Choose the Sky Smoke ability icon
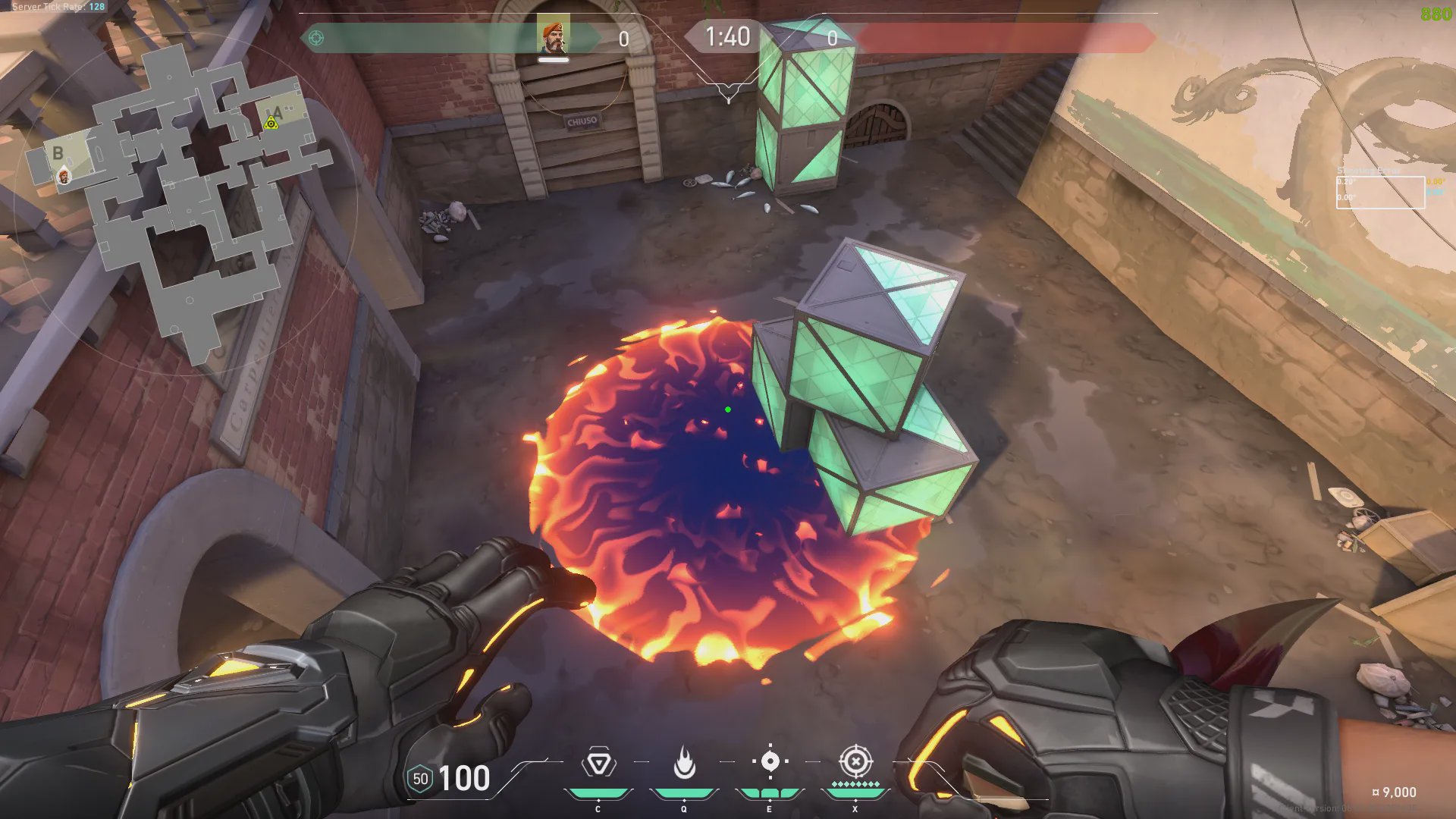This screenshot has height=819, width=1456. [770, 761]
